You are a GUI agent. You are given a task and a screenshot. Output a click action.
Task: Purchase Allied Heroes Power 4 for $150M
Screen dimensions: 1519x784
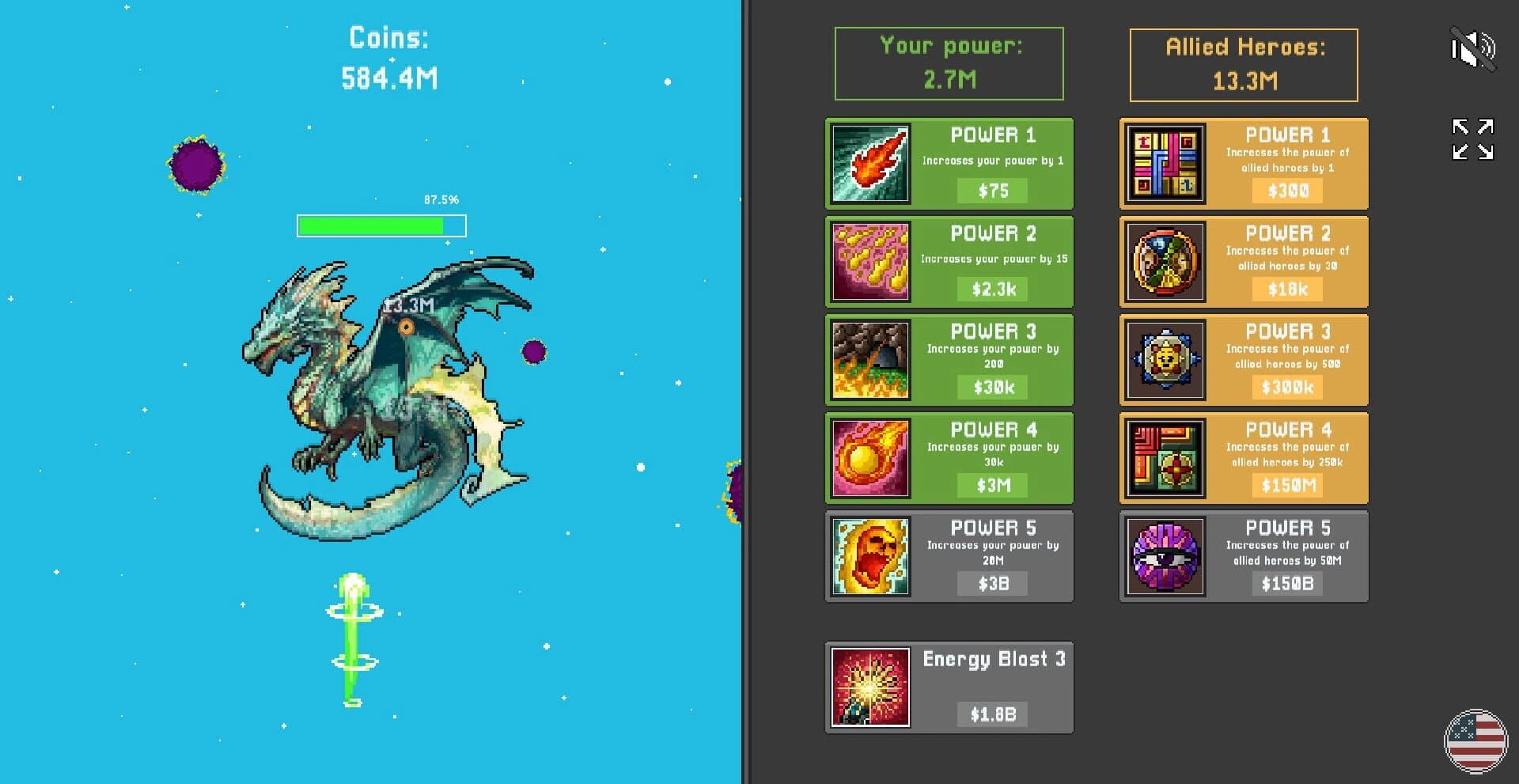[1286, 486]
